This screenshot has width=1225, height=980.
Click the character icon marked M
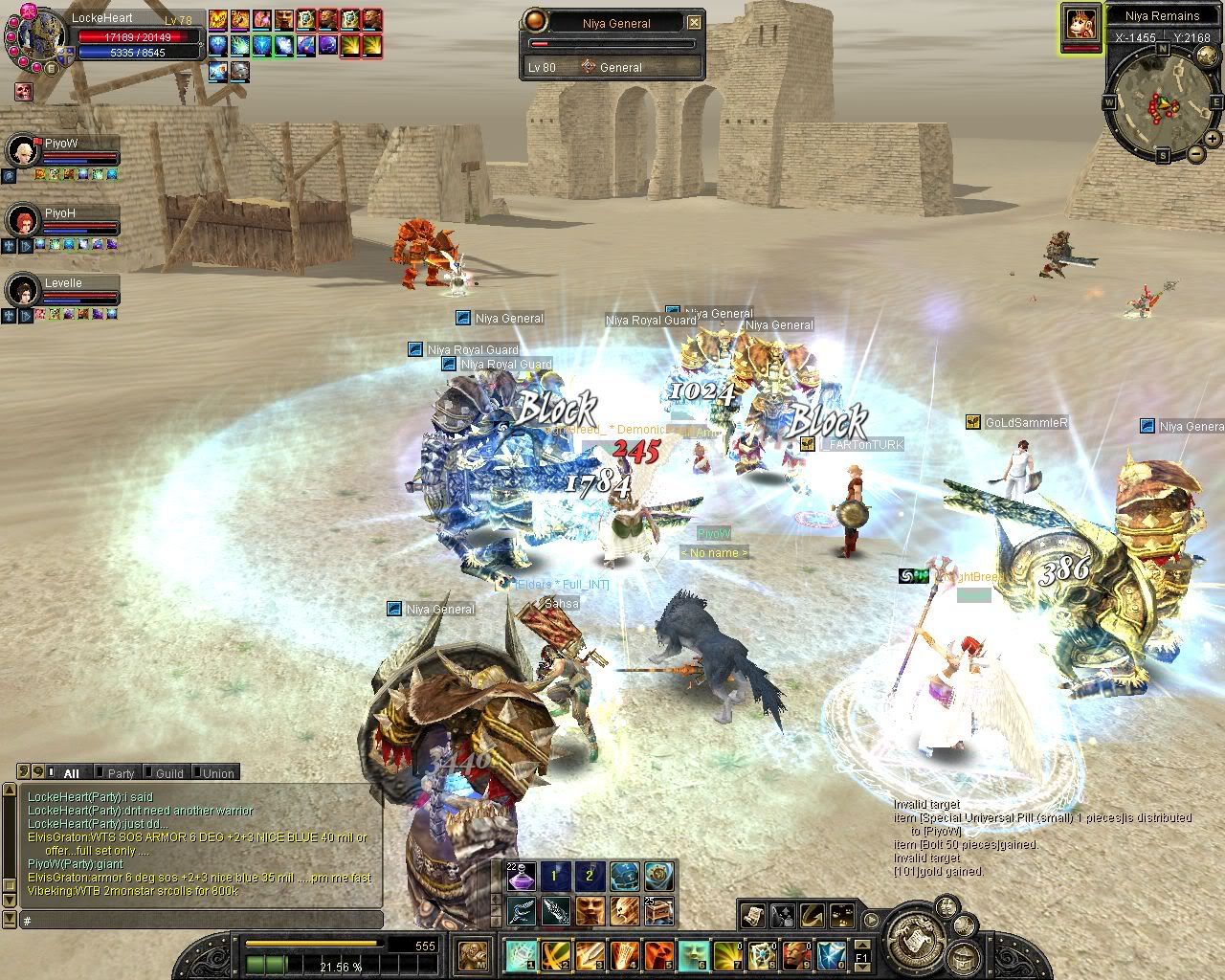click(470, 954)
